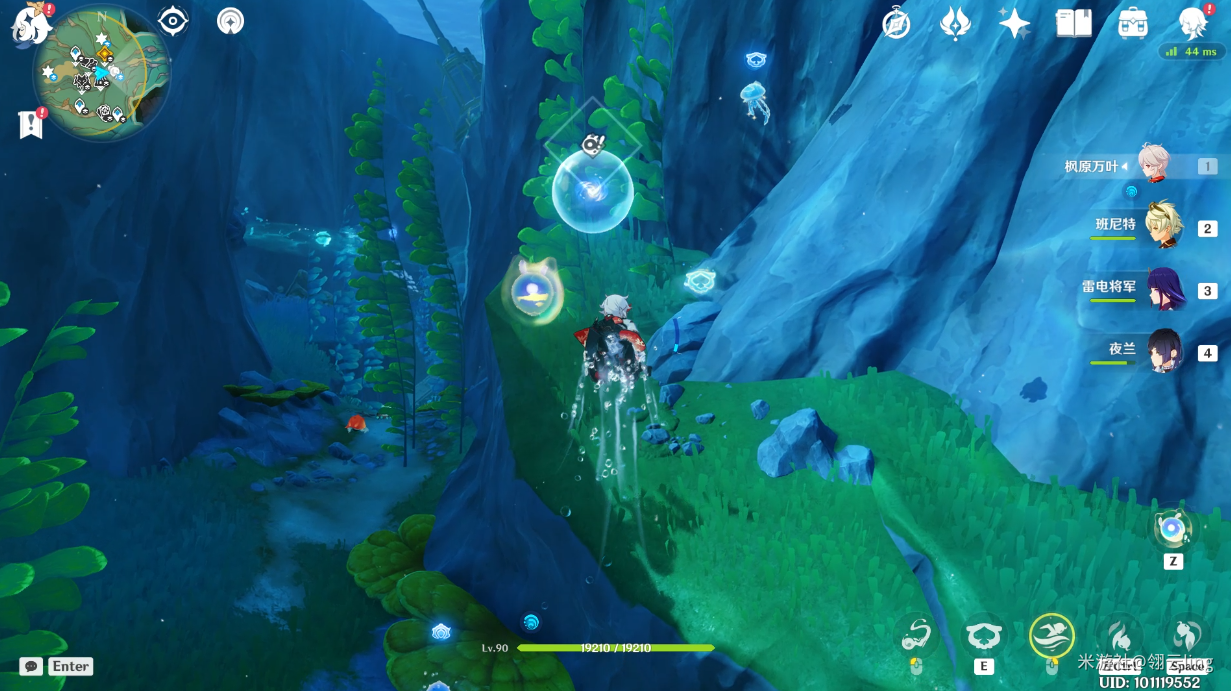Image resolution: width=1231 pixels, height=691 pixels.
Task: Open the open-book handbook icon
Action: point(1074,23)
